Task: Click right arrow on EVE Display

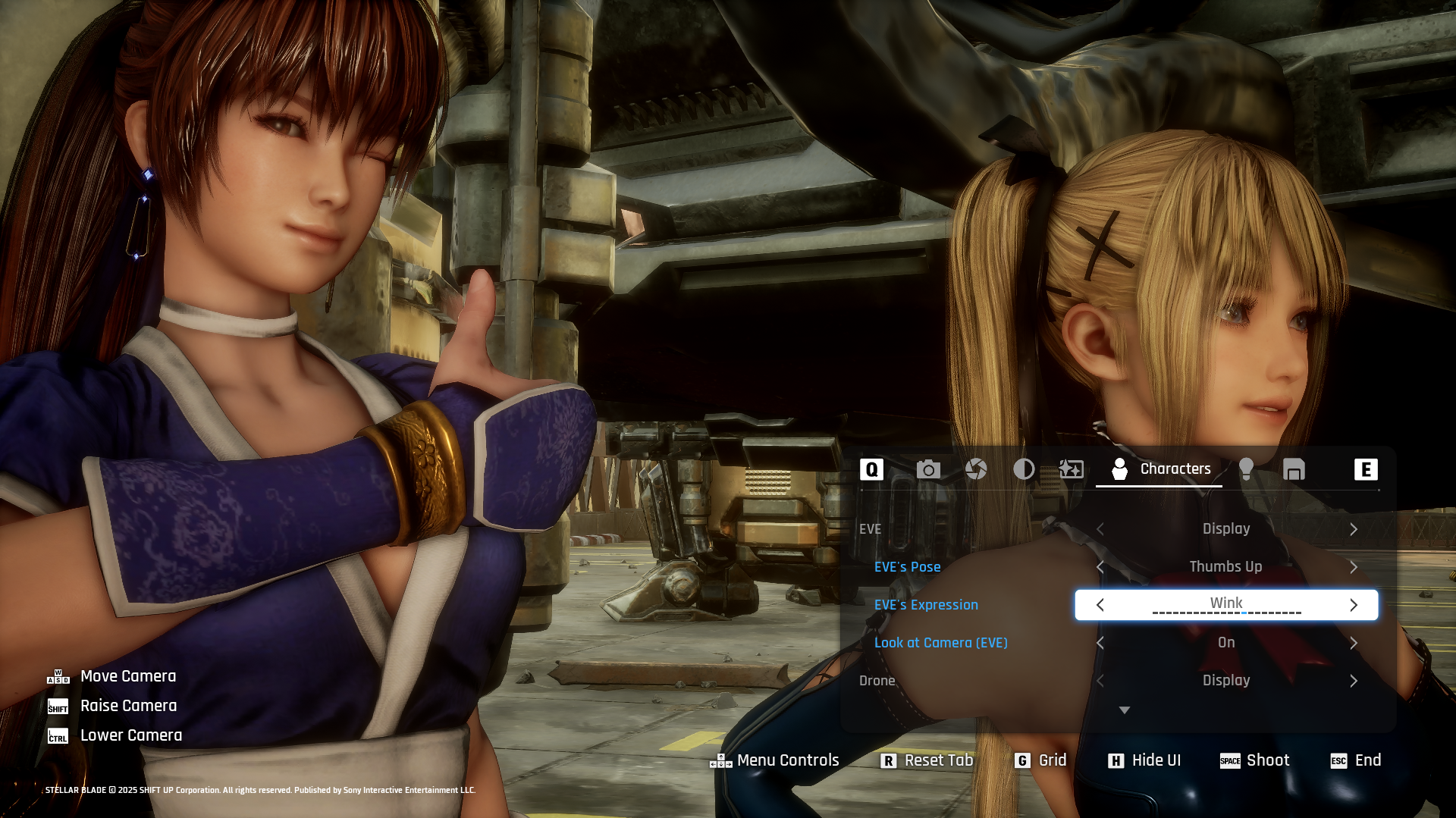Action: [x=1354, y=529]
